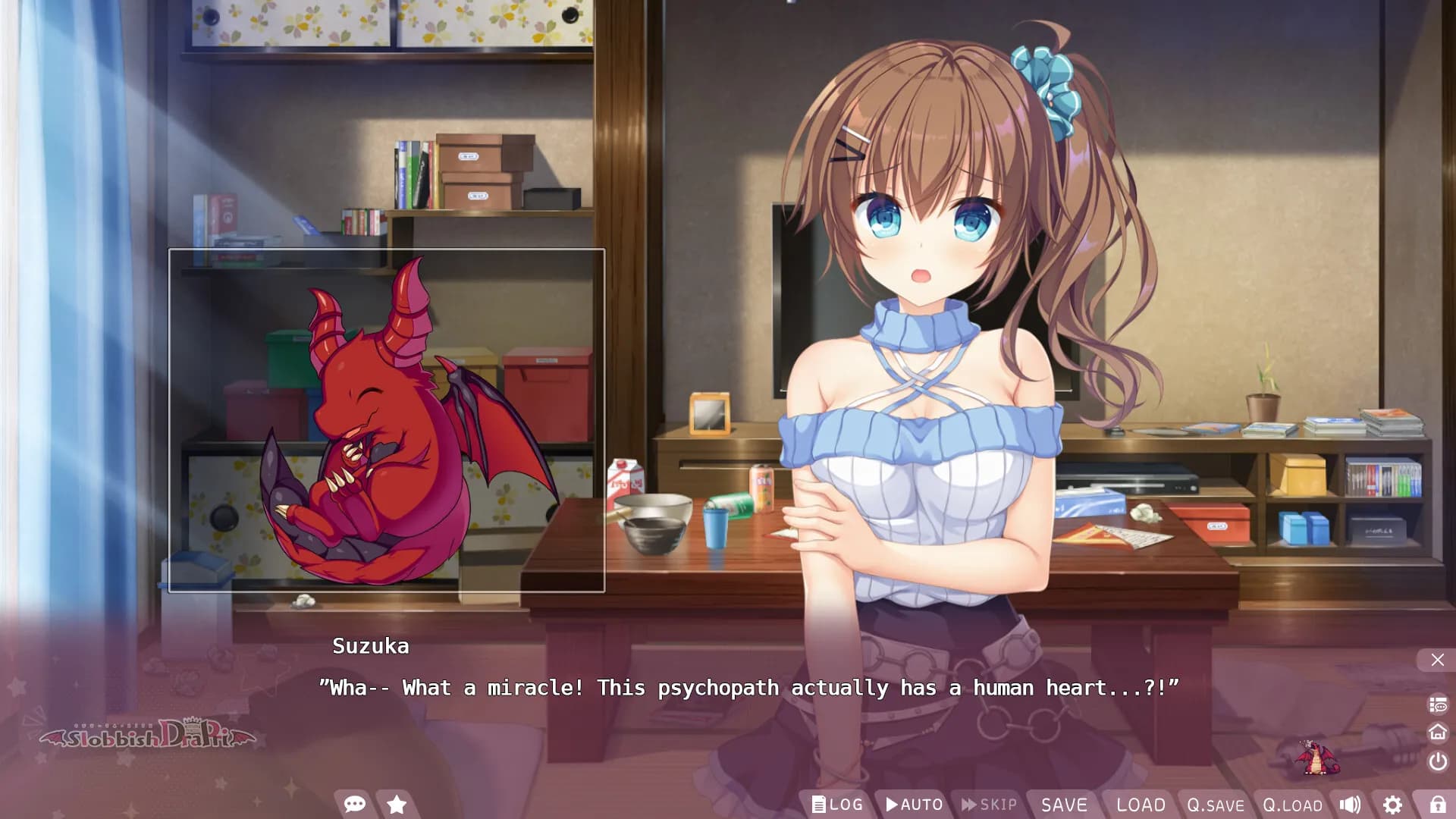Open the LOAD screen
The width and height of the screenshot is (1456, 819).
(x=1141, y=805)
